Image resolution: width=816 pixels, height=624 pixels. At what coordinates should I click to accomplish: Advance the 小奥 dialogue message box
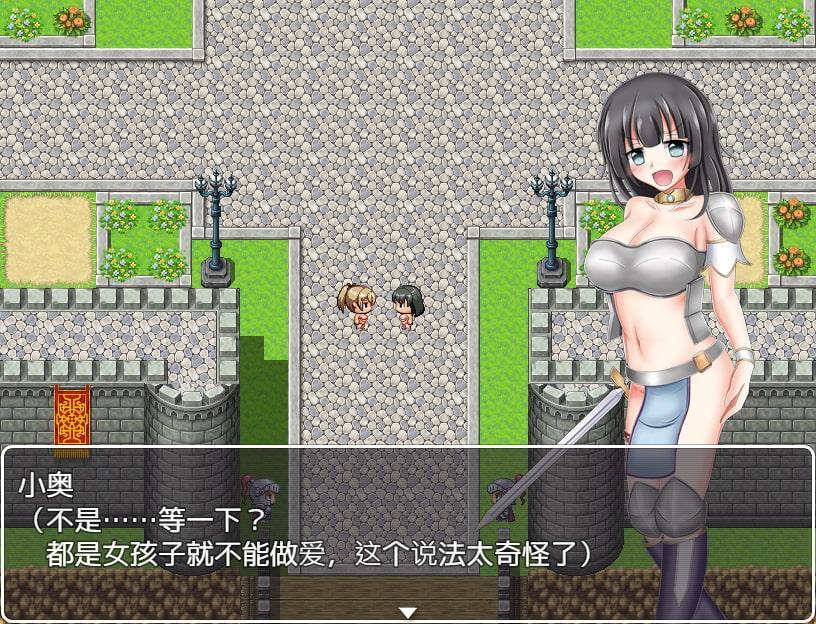point(300,520)
